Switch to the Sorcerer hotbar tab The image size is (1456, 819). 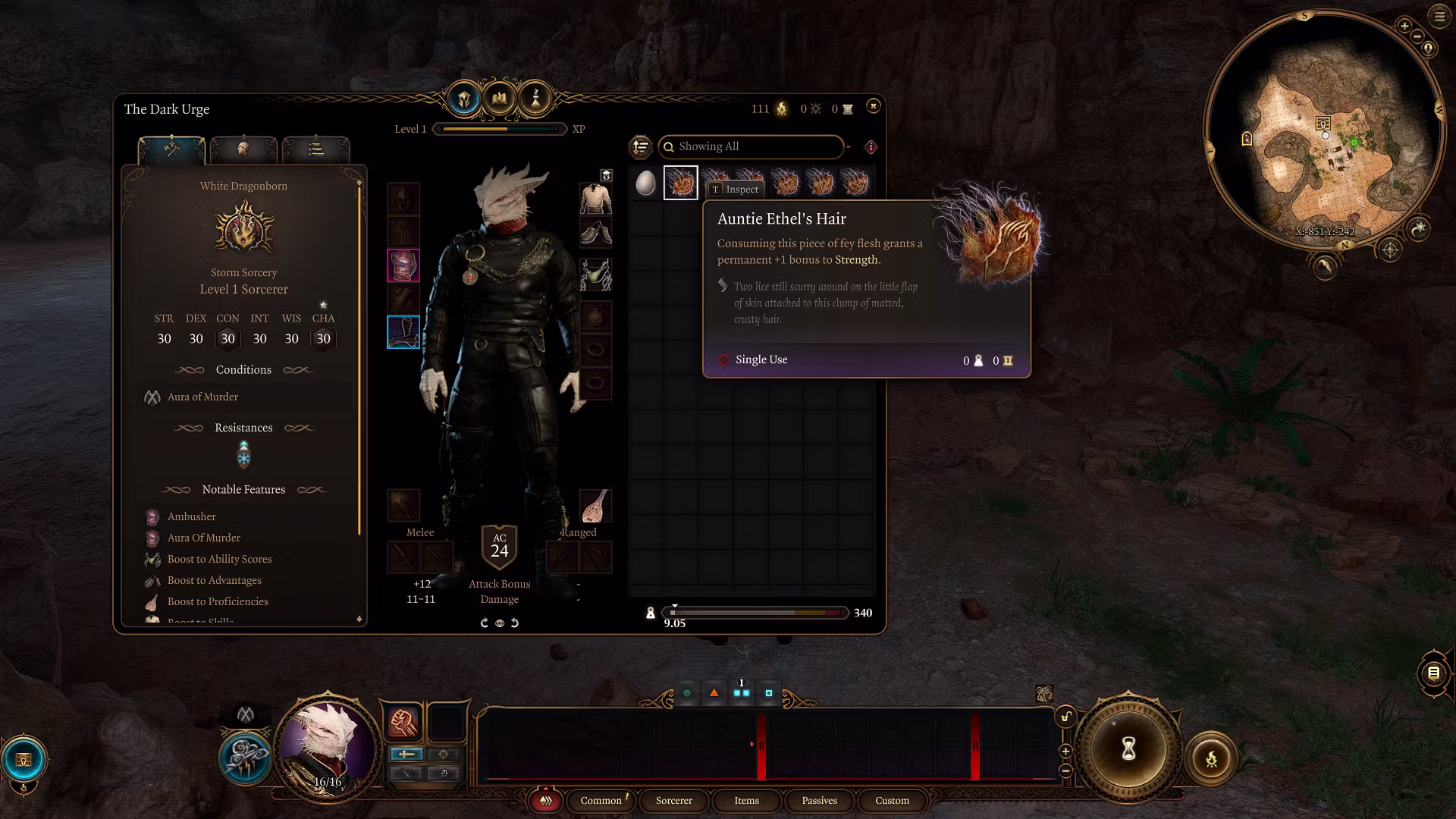(673, 801)
